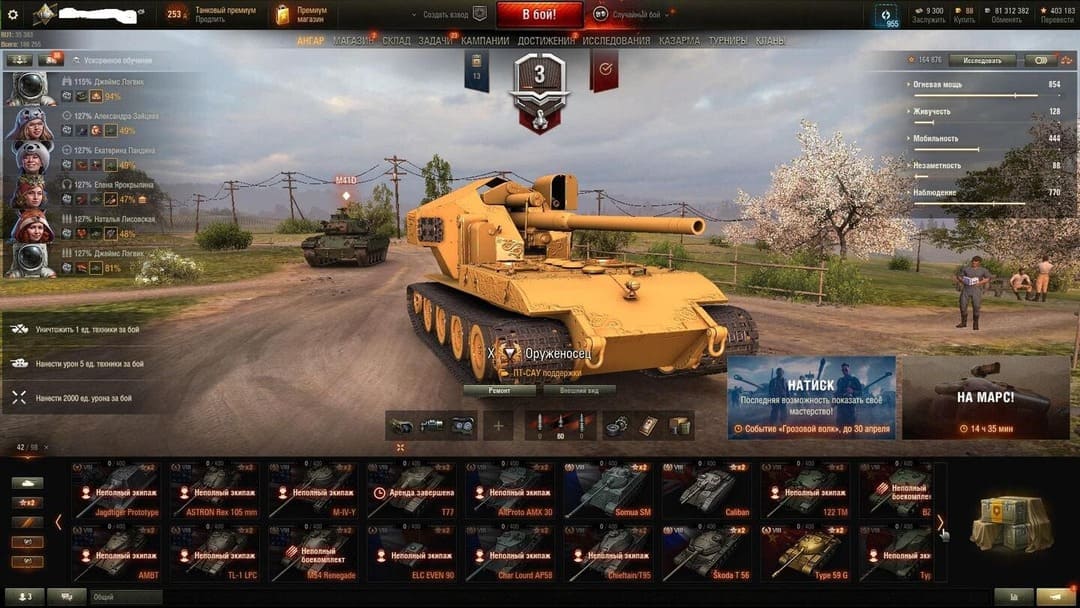The width and height of the screenshot is (1080, 608).
Task: Switch to the Кланы tab
Action: [770, 41]
